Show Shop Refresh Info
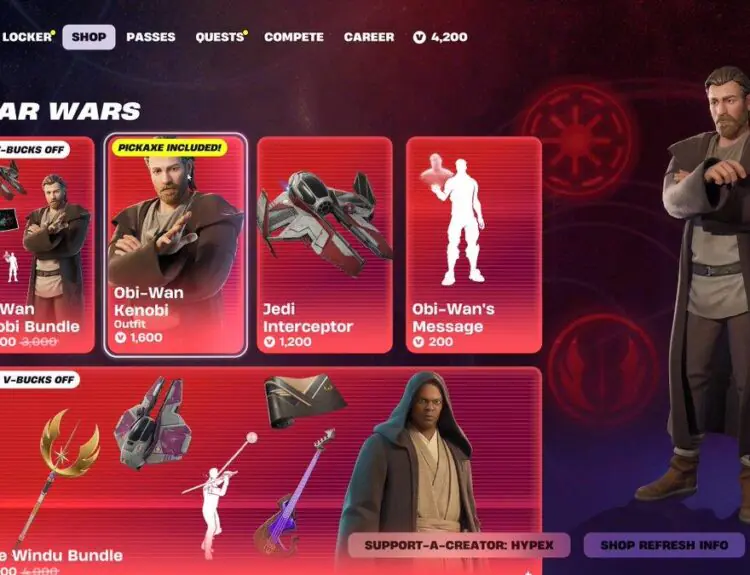This screenshot has height=575, width=750. click(664, 545)
